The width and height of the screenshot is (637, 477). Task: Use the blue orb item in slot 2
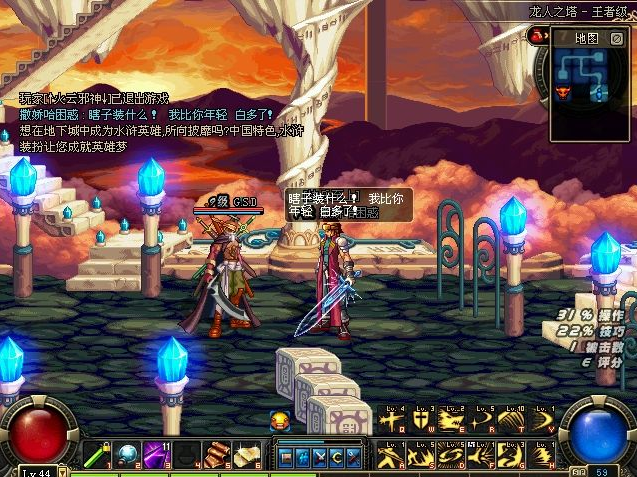(x=128, y=454)
